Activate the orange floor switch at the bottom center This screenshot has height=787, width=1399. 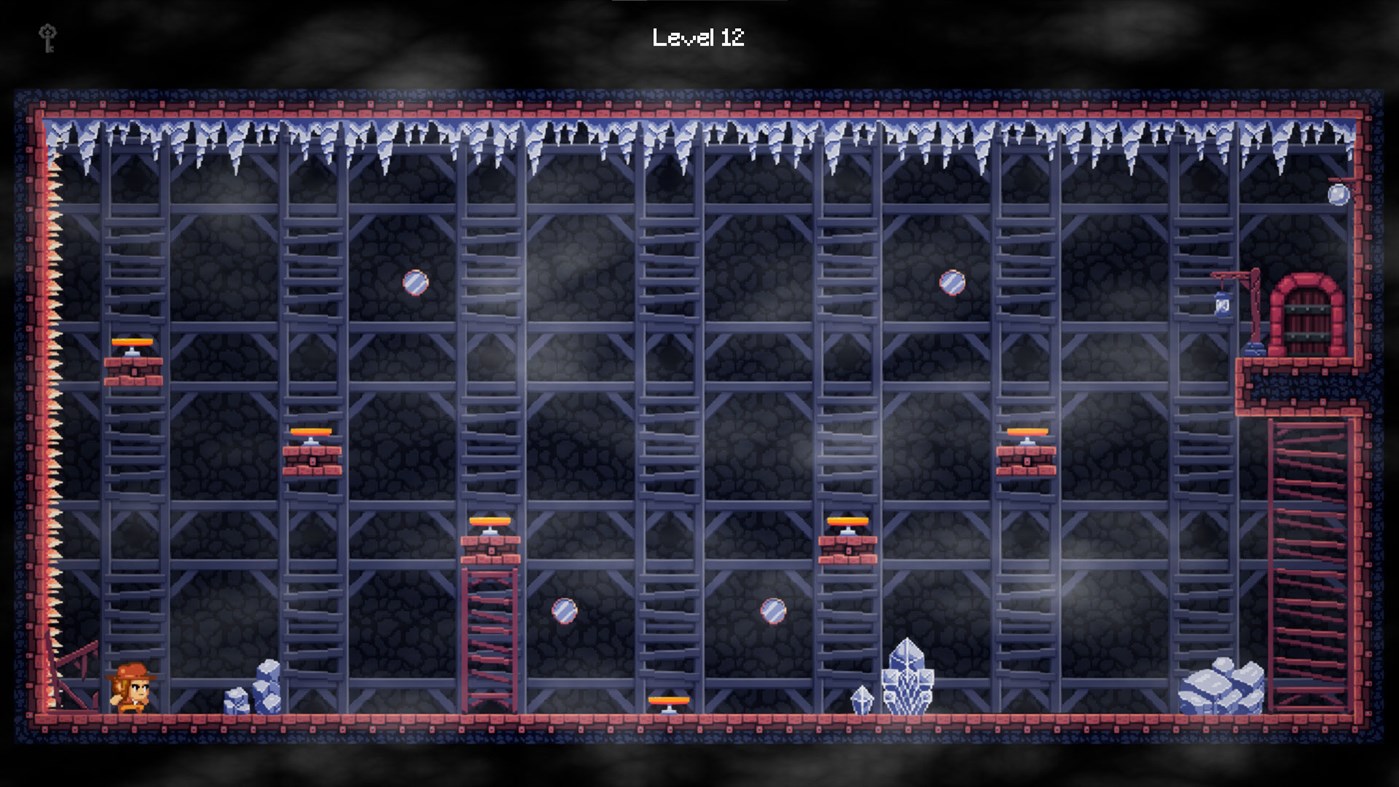point(668,701)
